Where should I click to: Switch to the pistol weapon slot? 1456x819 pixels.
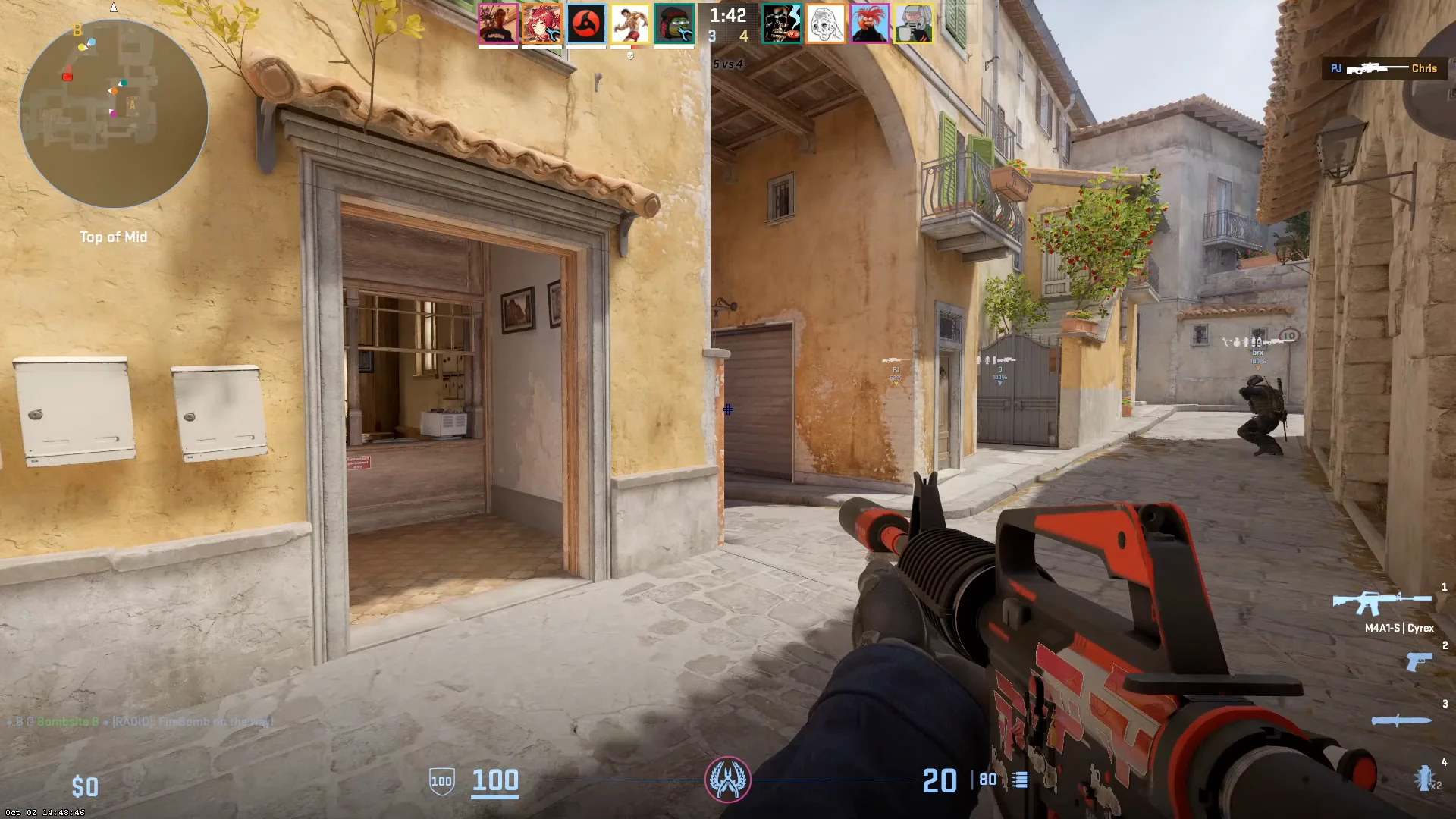pyautogui.click(x=1419, y=662)
